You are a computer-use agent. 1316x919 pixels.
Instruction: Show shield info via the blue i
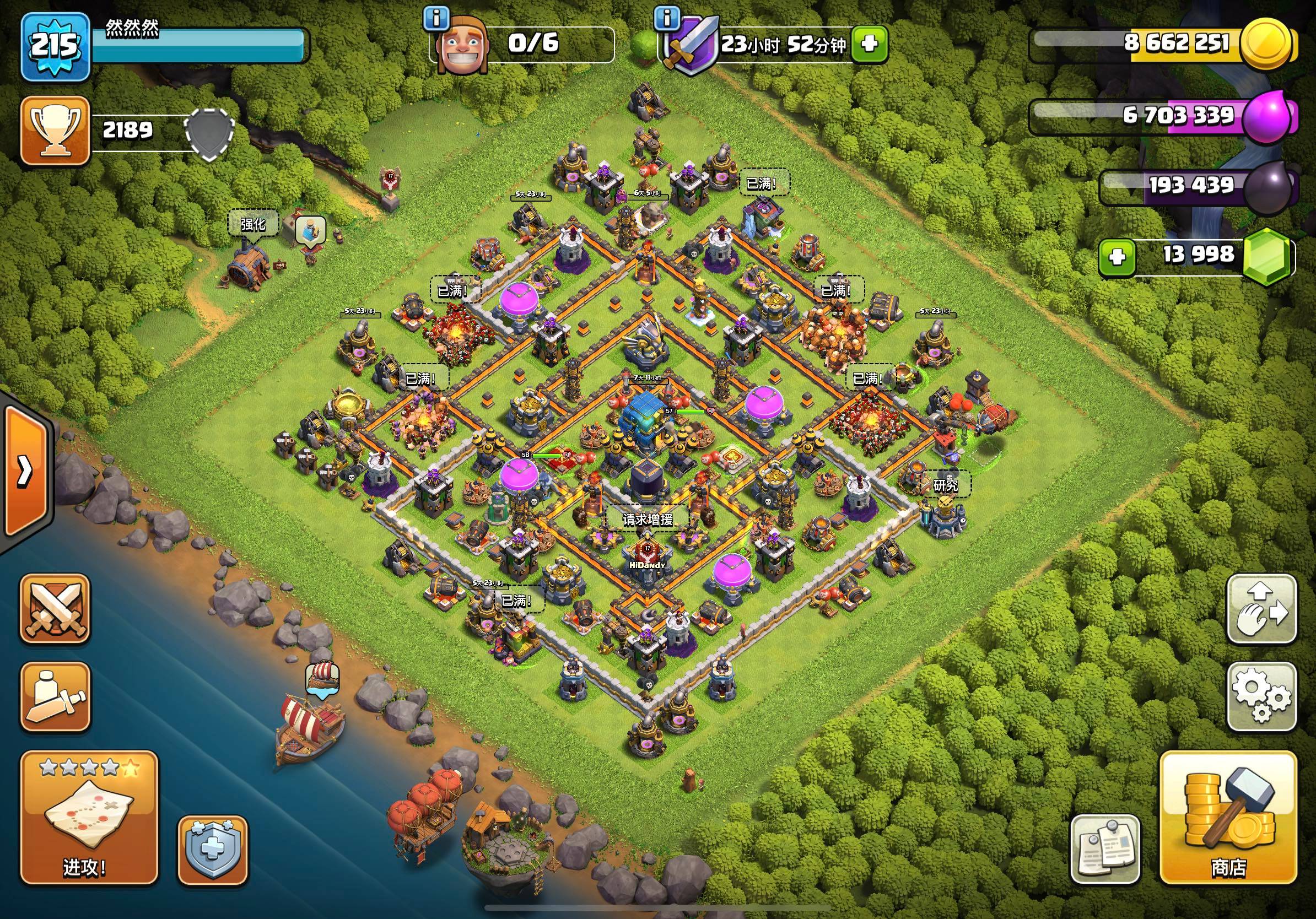click(x=666, y=19)
